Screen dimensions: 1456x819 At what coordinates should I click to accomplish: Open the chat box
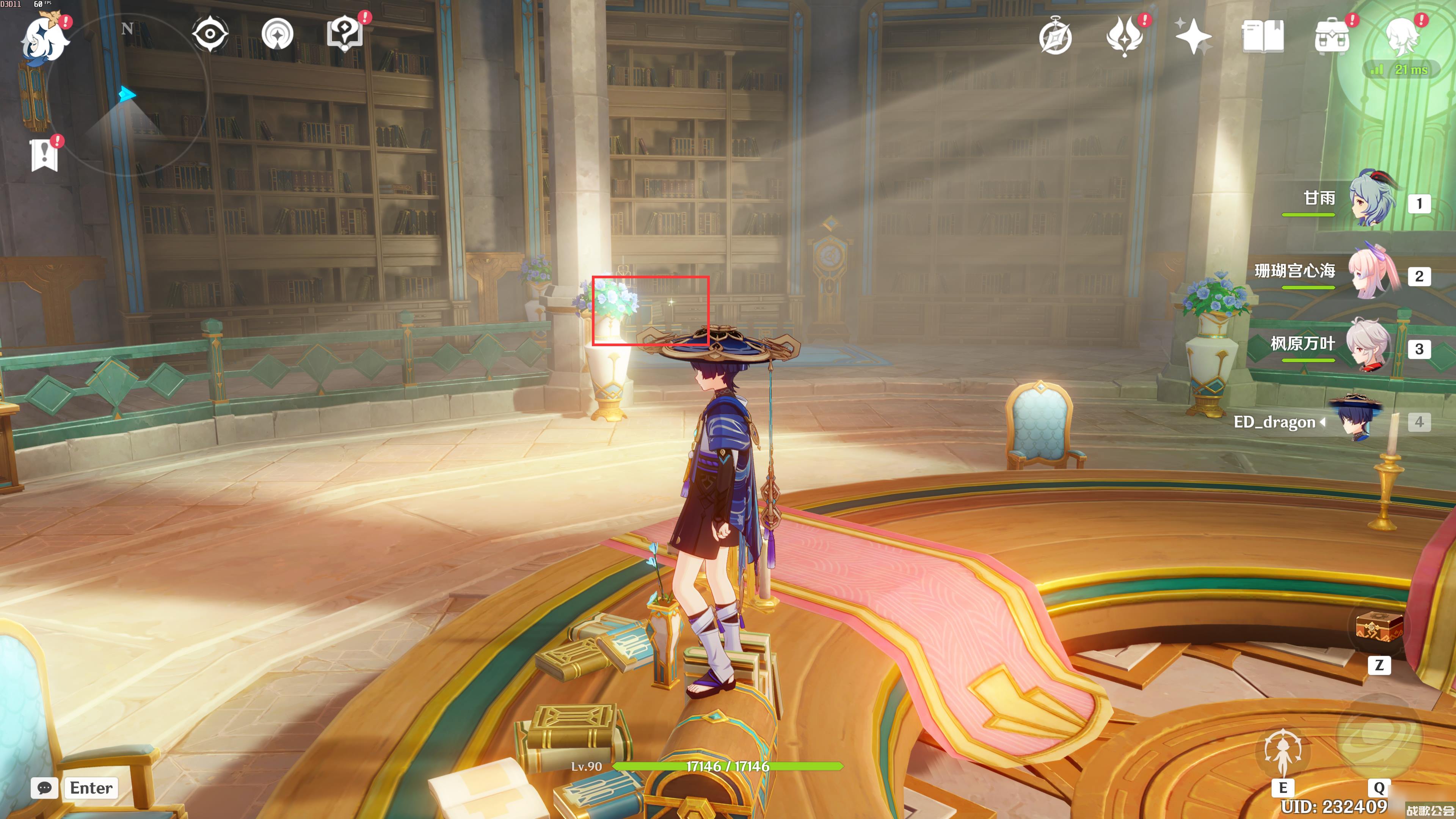(x=45, y=788)
